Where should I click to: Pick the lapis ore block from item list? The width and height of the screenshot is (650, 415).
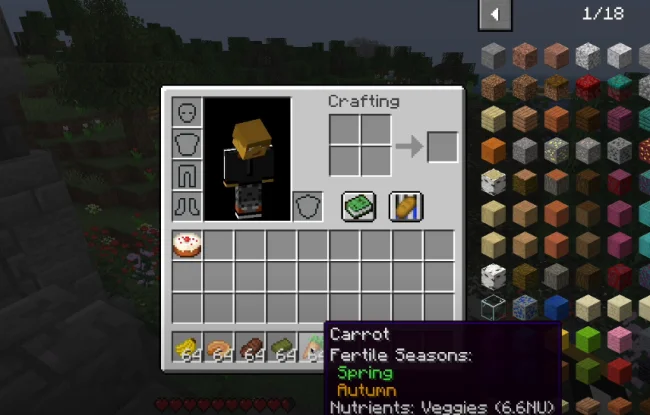click(525, 308)
